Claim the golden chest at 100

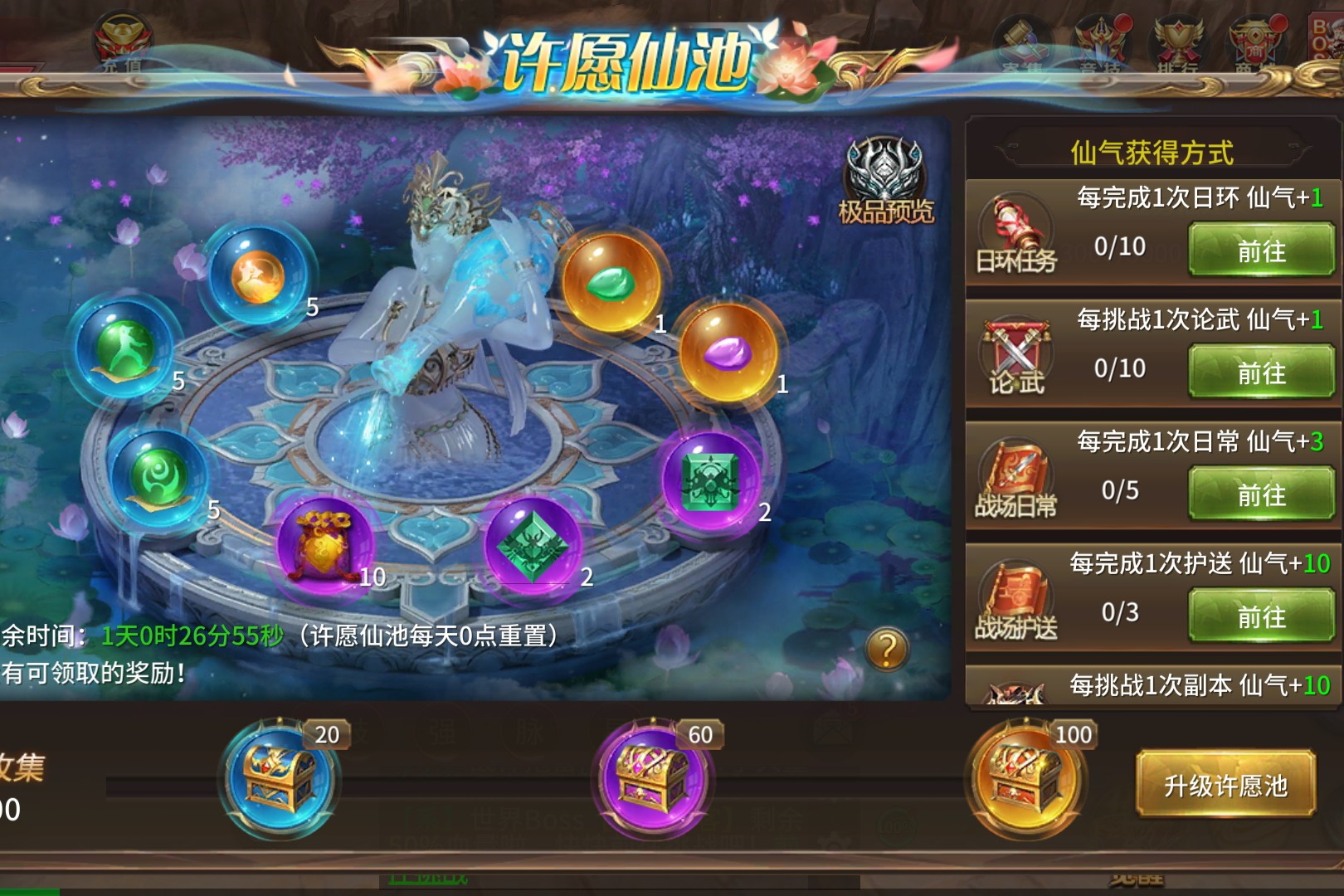(x=1025, y=778)
